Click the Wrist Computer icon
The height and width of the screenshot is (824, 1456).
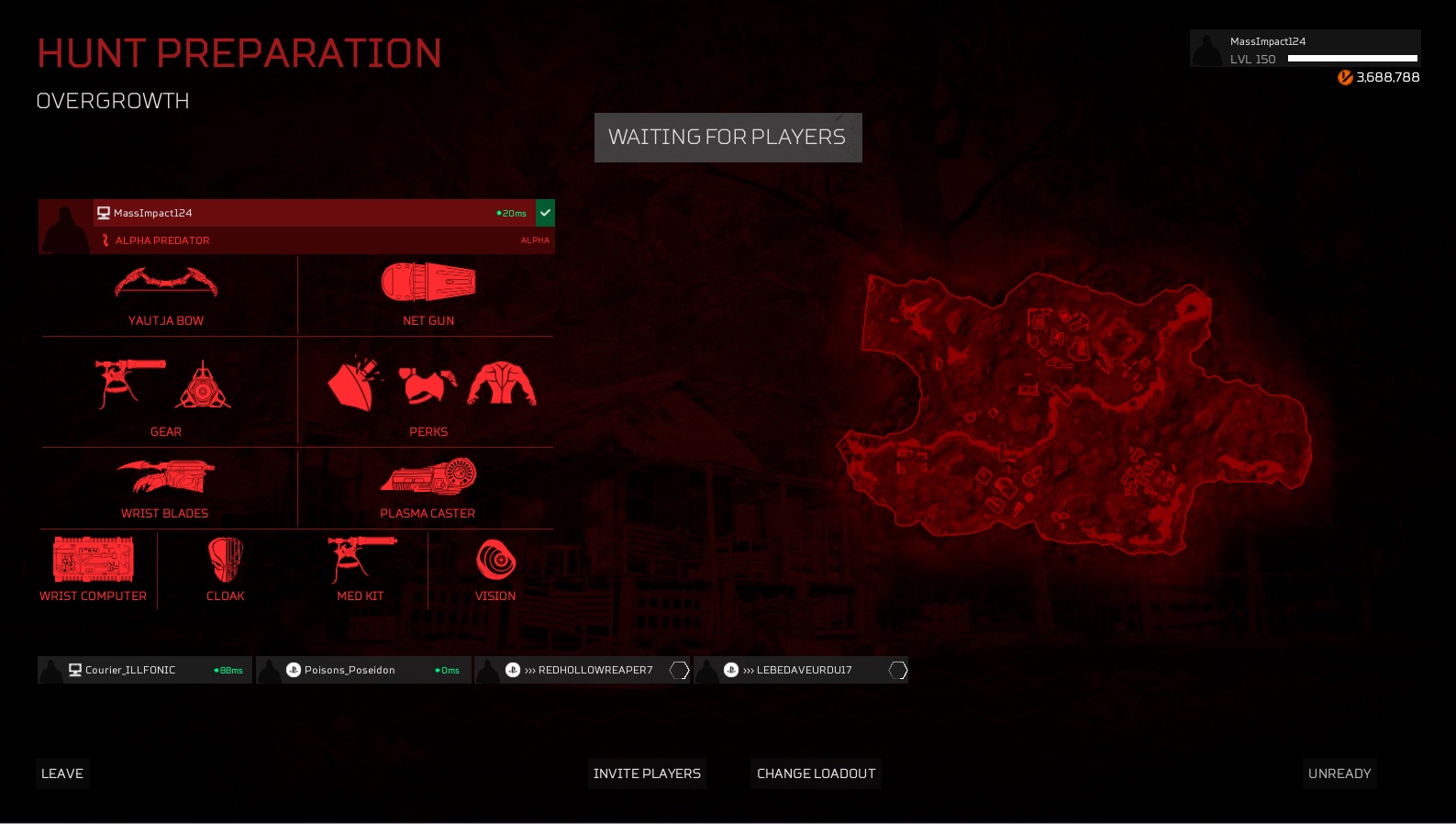(x=93, y=569)
